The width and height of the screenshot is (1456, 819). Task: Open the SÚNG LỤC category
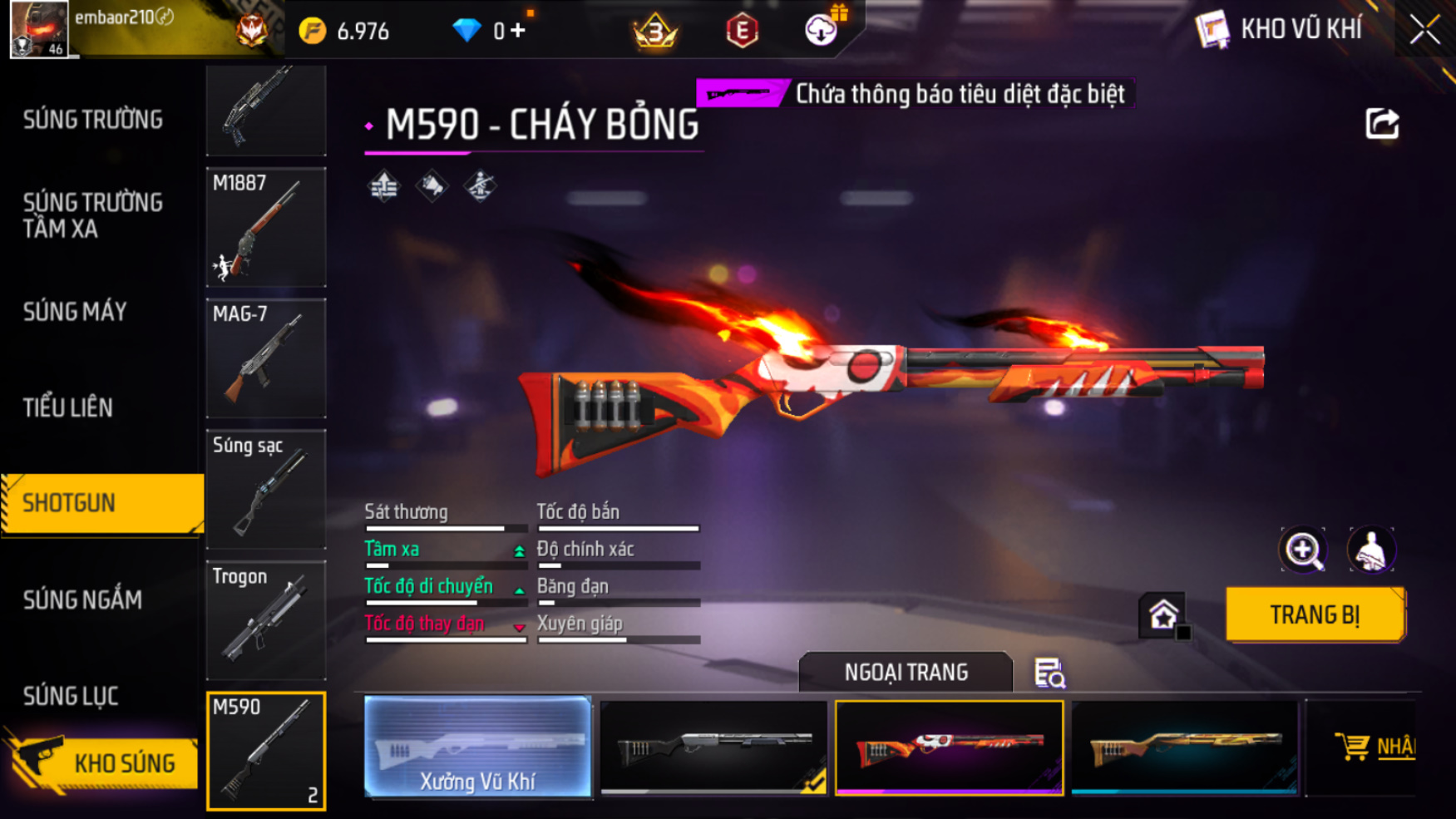point(71,696)
